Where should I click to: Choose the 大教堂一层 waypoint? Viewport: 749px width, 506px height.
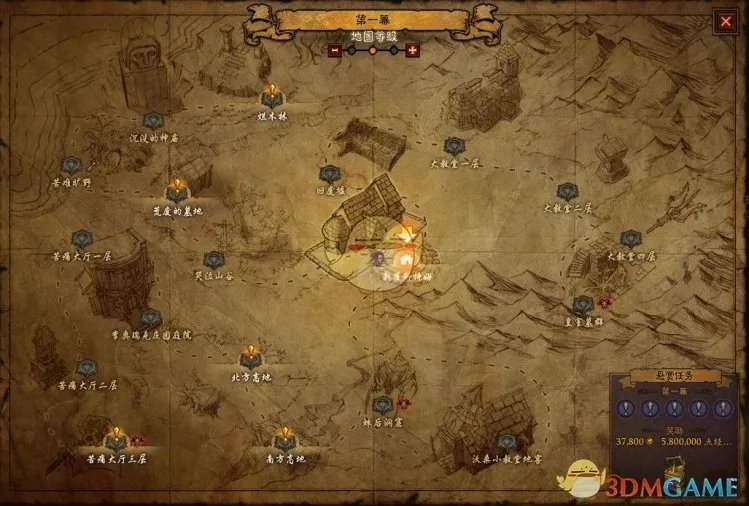click(453, 146)
